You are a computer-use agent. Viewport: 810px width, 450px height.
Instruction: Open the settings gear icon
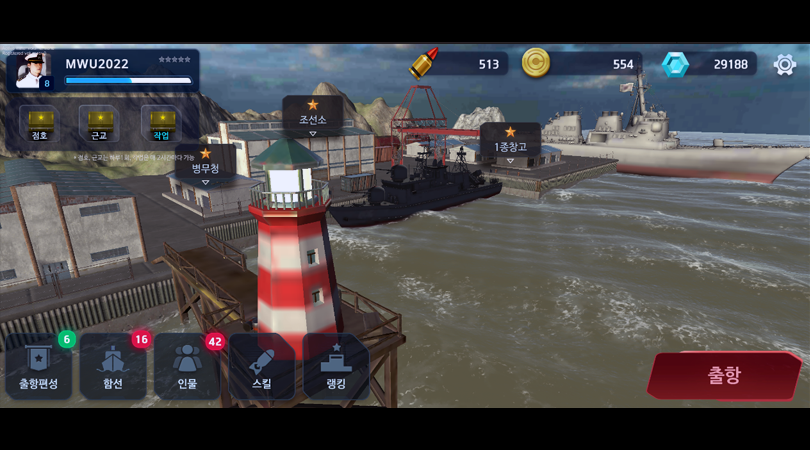[x=785, y=64]
